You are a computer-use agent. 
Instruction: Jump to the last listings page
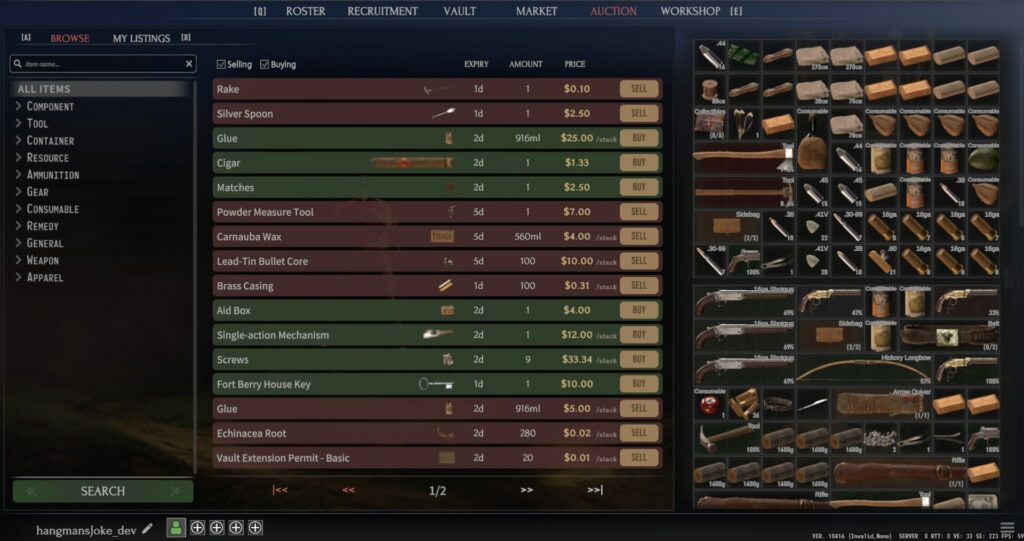pos(595,490)
